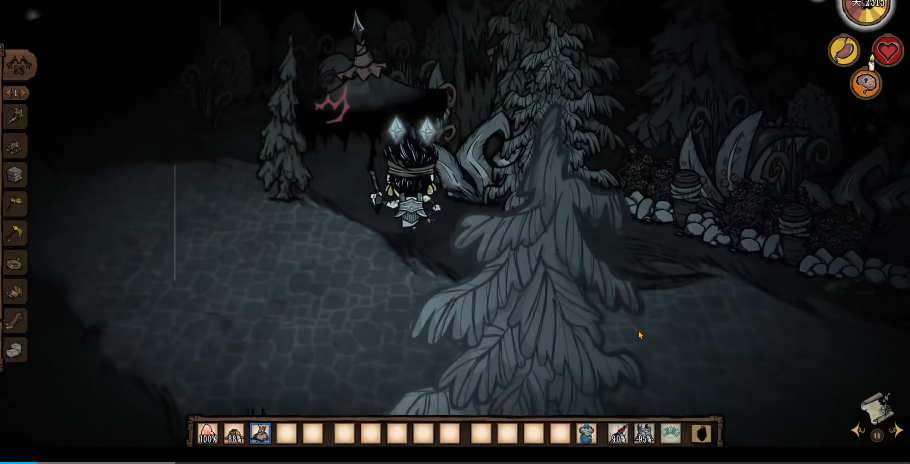
Task: Craft the dark grey cut stone block
Action: [14, 174]
